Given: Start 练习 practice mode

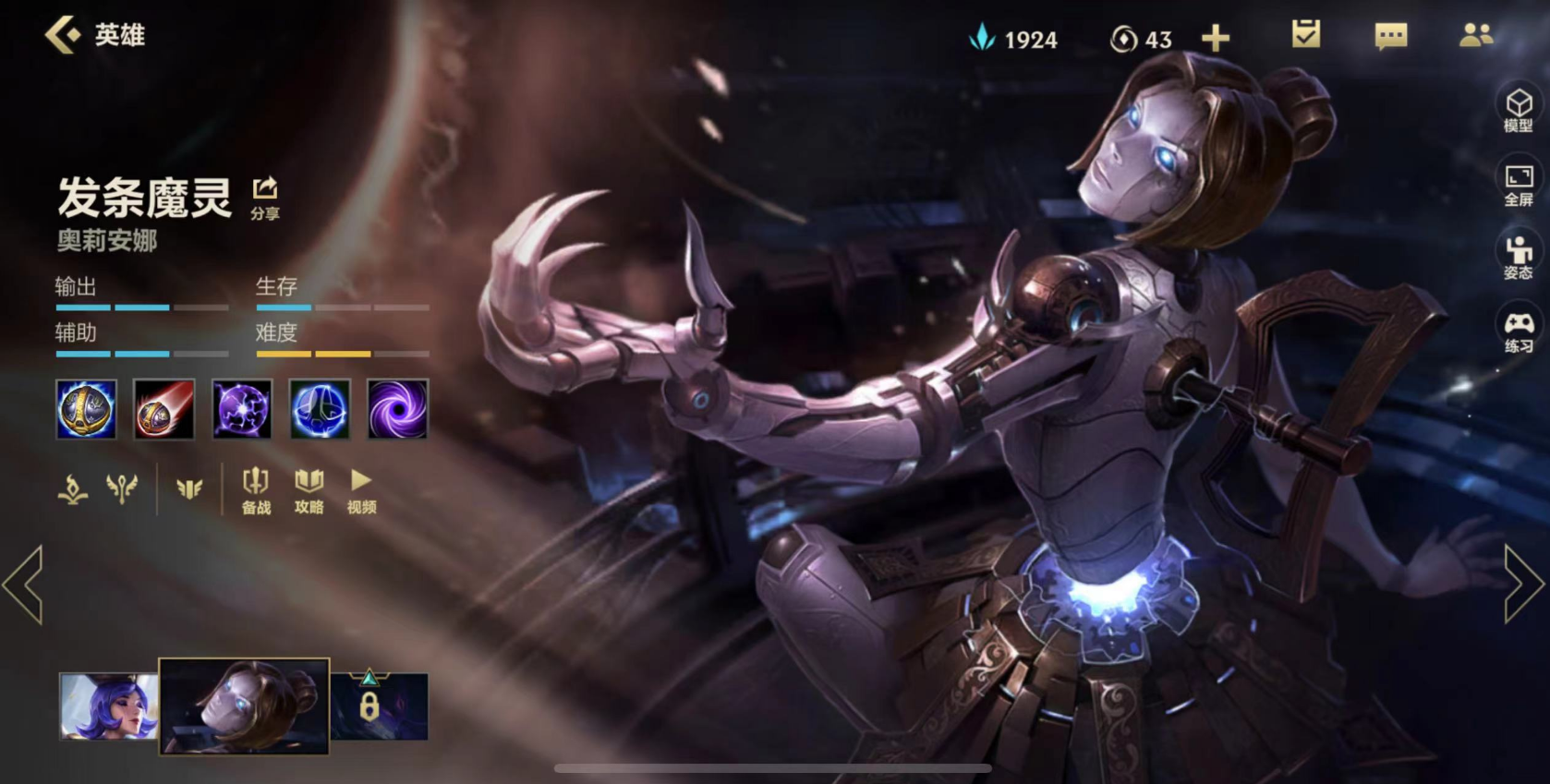Looking at the screenshot, I should point(1518,332).
